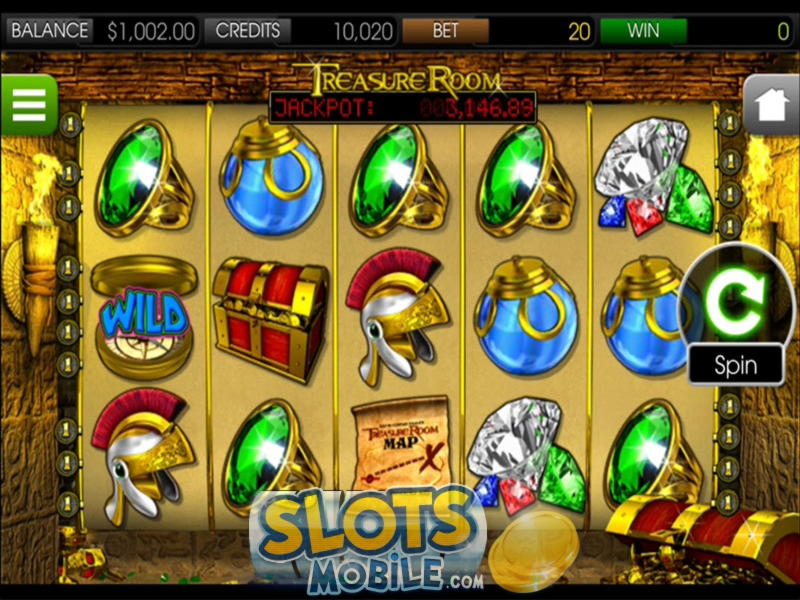Toggle the CREDITS display
This screenshot has height=600, width=800.
(248, 31)
